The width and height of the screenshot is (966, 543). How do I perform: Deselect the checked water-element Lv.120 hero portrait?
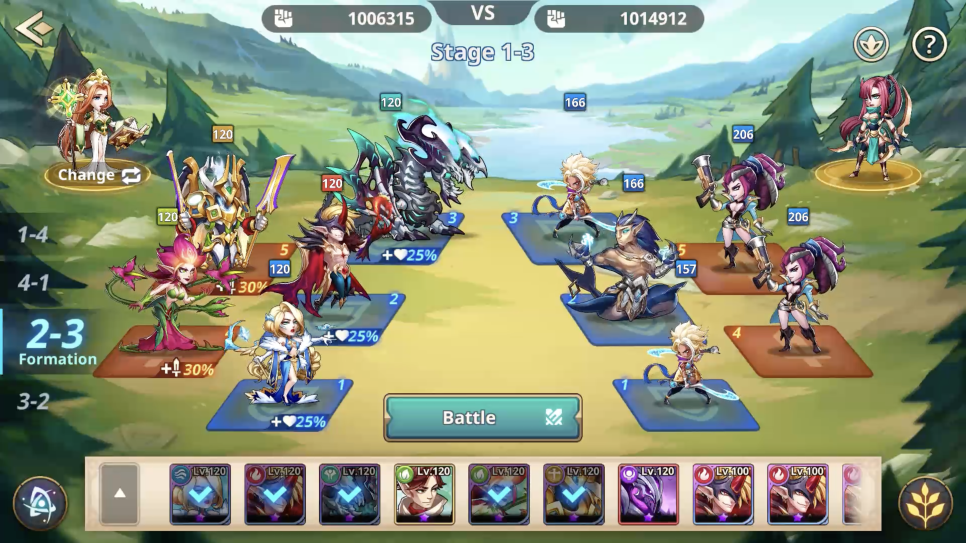pos(200,493)
